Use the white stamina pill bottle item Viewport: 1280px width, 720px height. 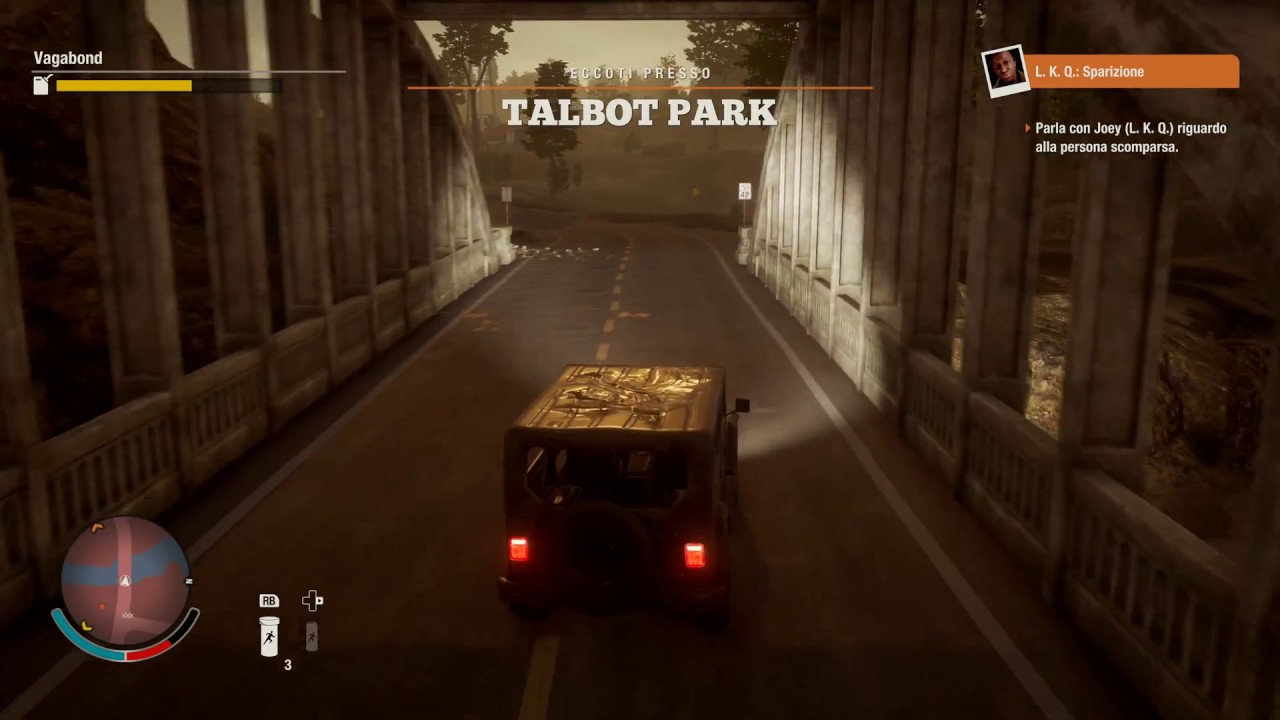(x=269, y=636)
